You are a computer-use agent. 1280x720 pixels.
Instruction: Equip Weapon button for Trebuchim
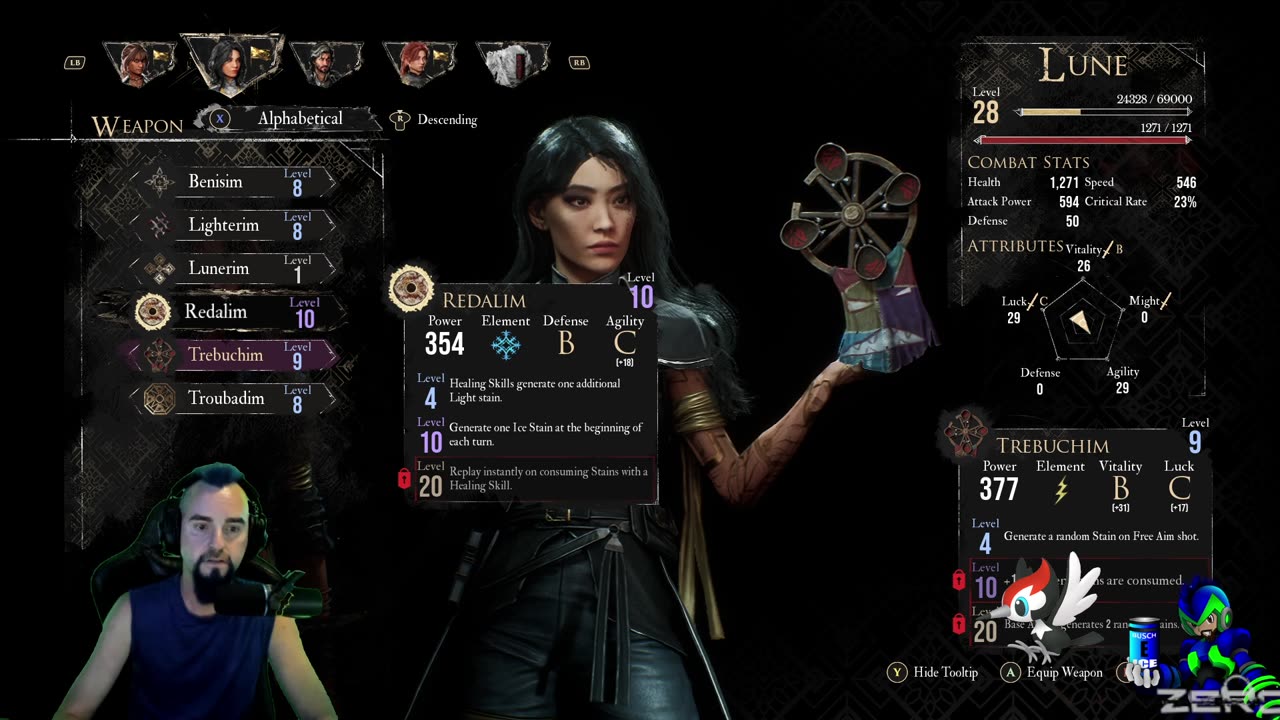(x=1052, y=672)
